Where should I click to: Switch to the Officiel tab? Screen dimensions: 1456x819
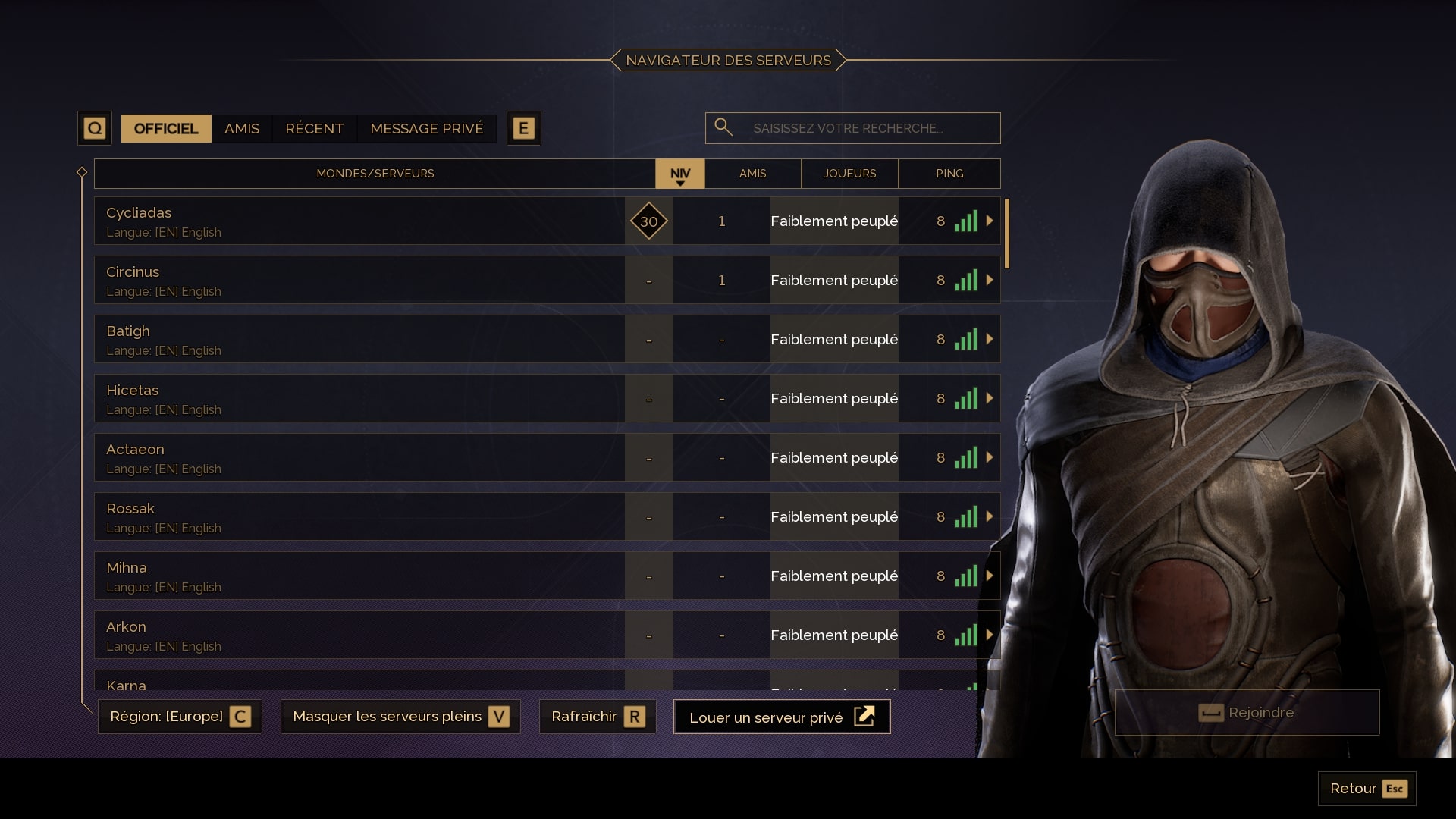pos(165,128)
